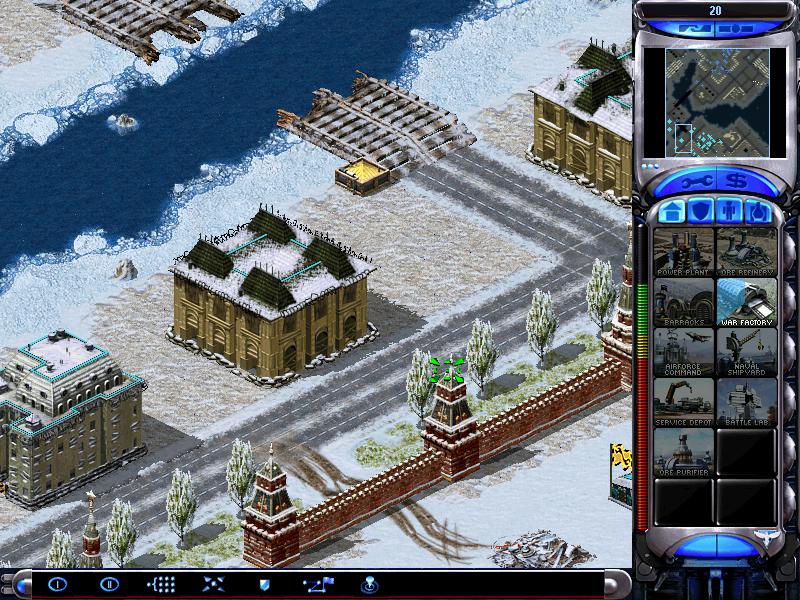The height and width of the screenshot is (600, 800).
Task: Start building a Battle Lab
Action: click(x=746, y=402)
